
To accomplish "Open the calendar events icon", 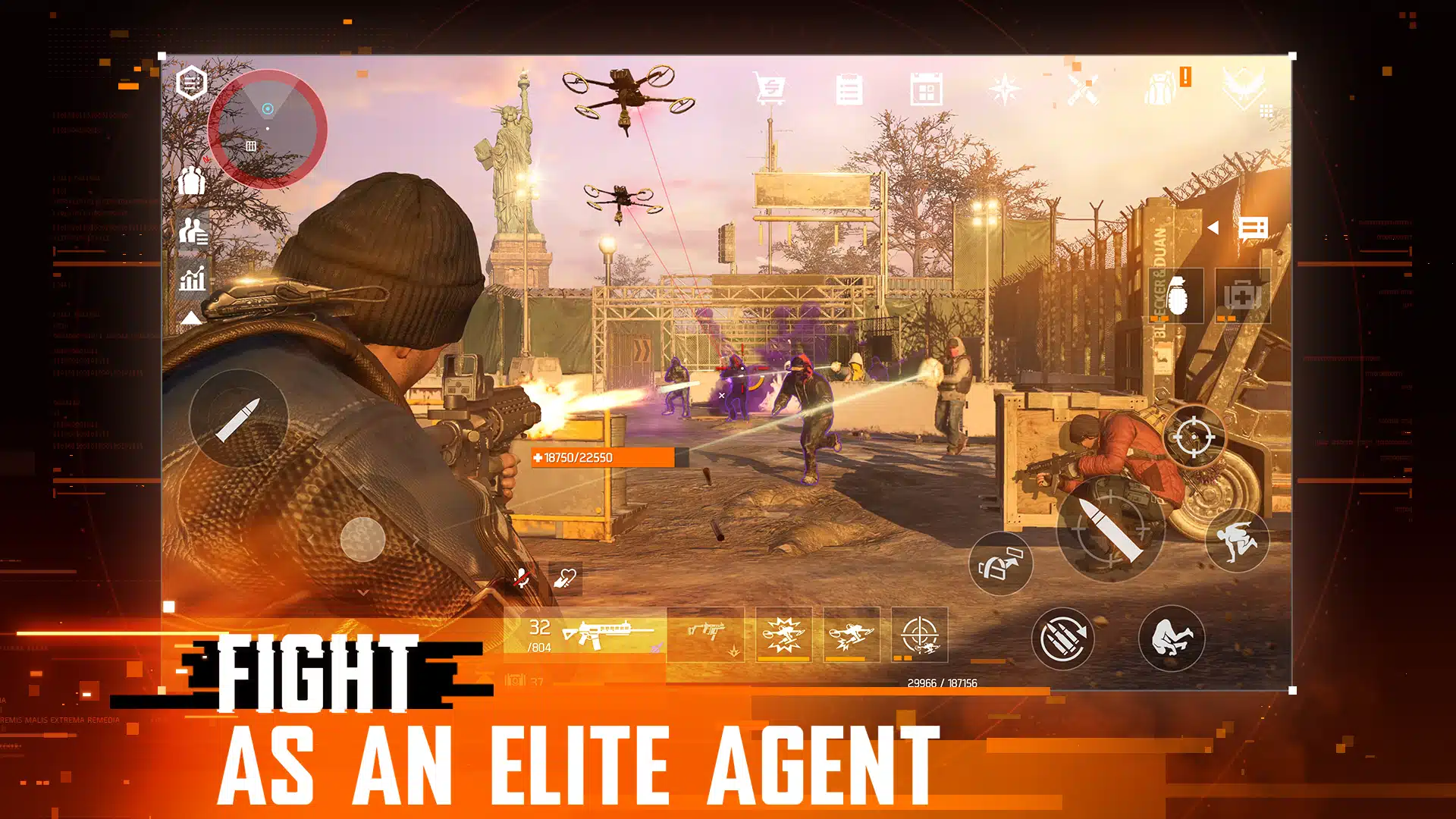I will [x=926, y=90].
